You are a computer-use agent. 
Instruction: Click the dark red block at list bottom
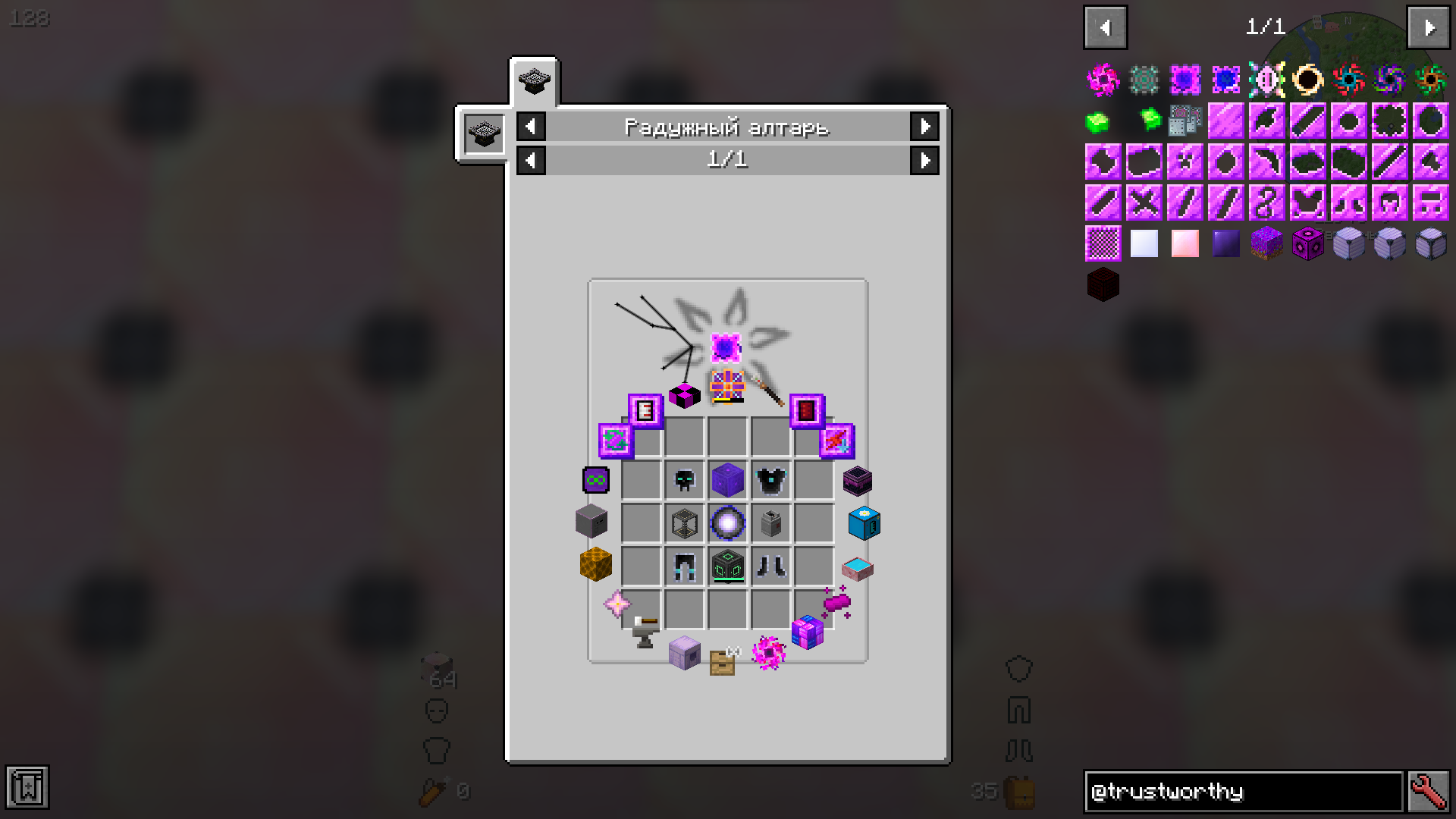tap(1103, 284)
